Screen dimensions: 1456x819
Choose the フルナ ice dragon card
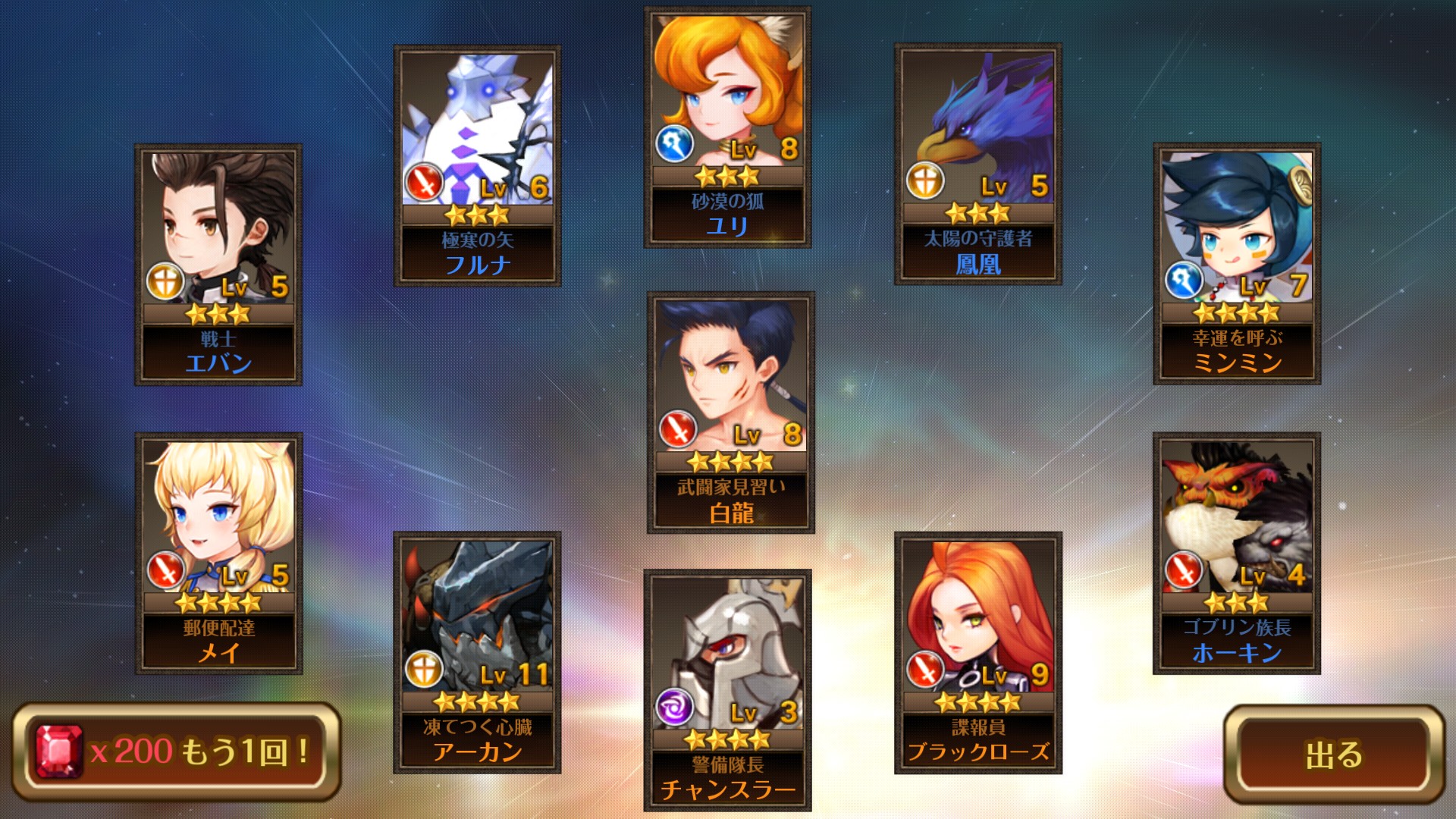[x=477, y=165]
